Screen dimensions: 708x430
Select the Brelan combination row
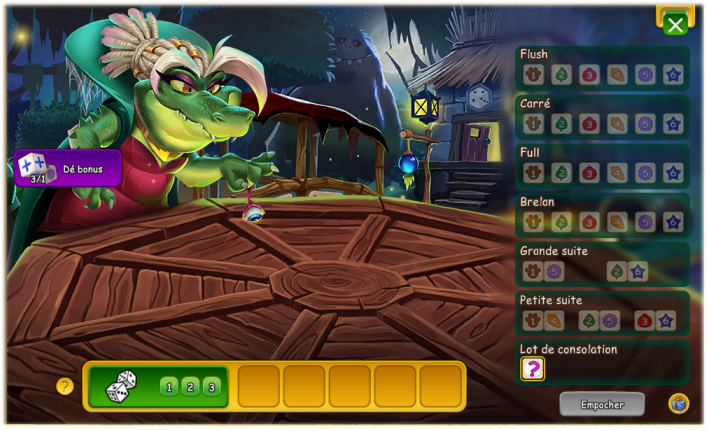[602, 213]
